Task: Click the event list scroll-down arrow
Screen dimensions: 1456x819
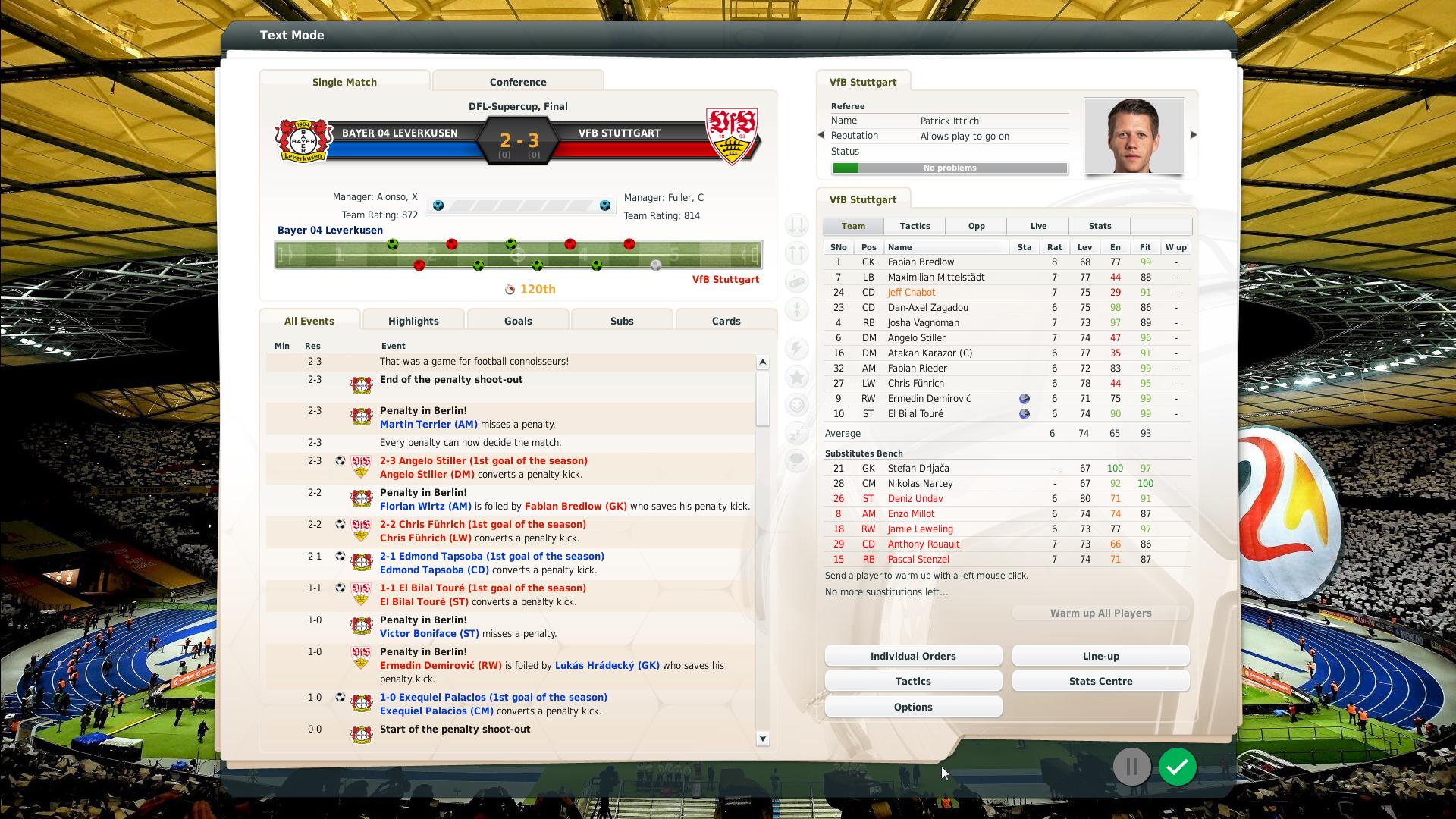Action: [763, 739]
